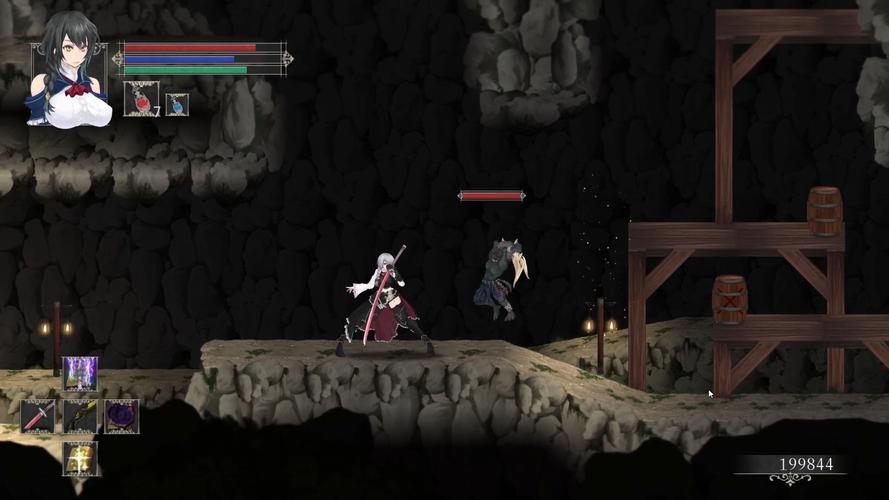Image resolution: width=889 pixels, height=500 pixels.
Task: Activate the purple lightning spell slot
Action: pyautogui.click(x=80, y=374)
